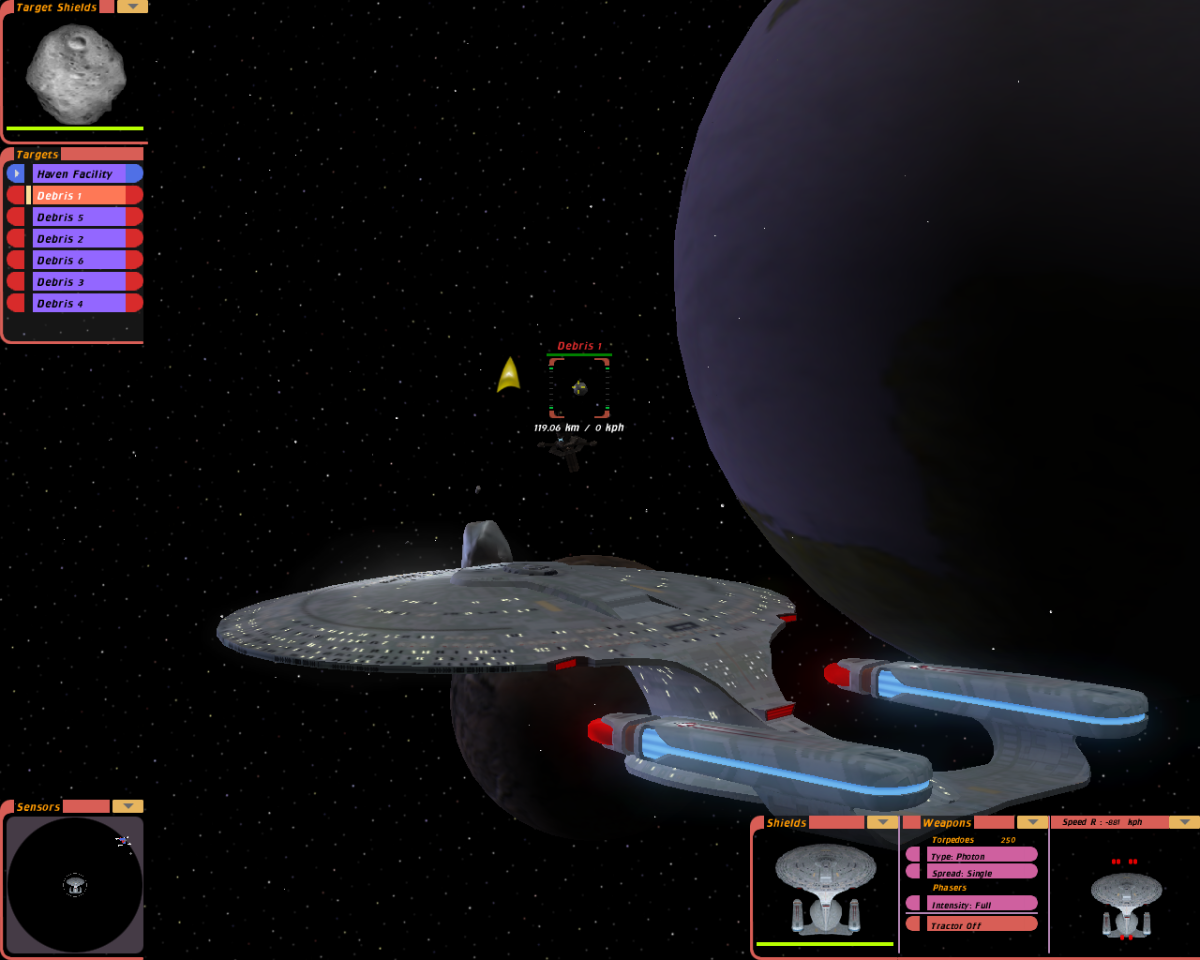Choose Debris 5 as target
The image size is (1200, 960).
[x=80, y=217]
